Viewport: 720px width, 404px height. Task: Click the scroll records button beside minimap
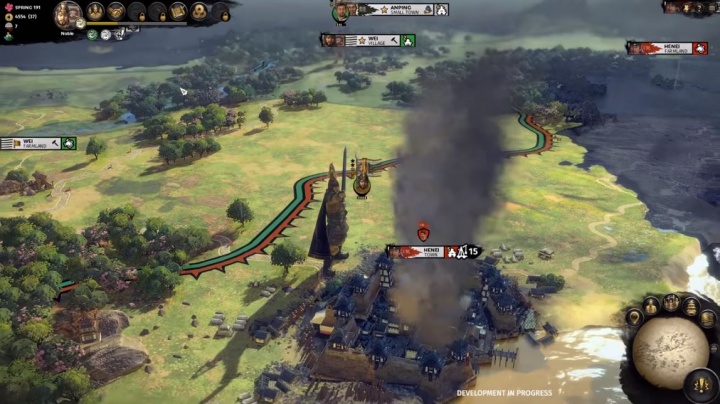708,320
